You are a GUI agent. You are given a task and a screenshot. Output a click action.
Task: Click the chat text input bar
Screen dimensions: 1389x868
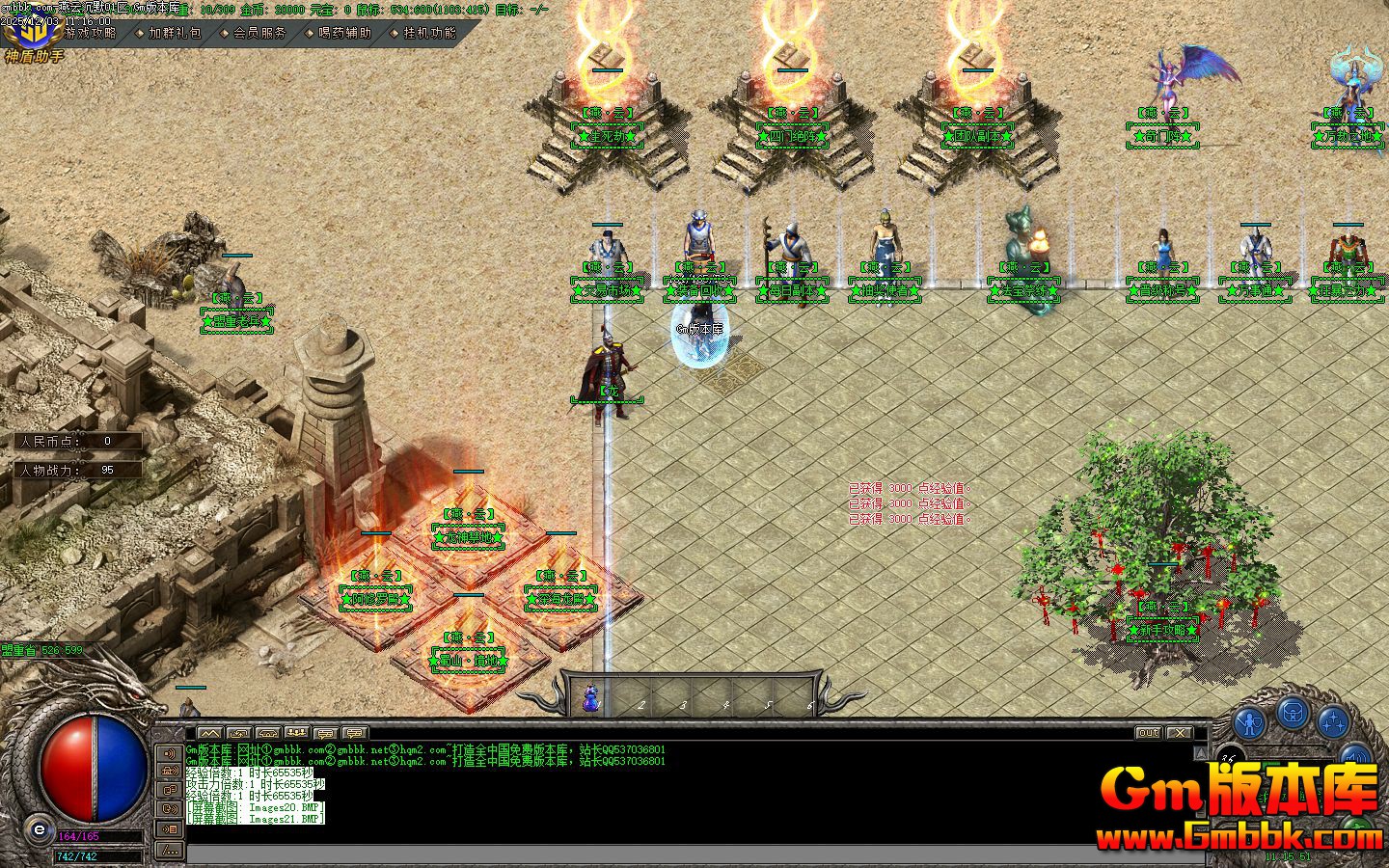click(x=675, y=854)
